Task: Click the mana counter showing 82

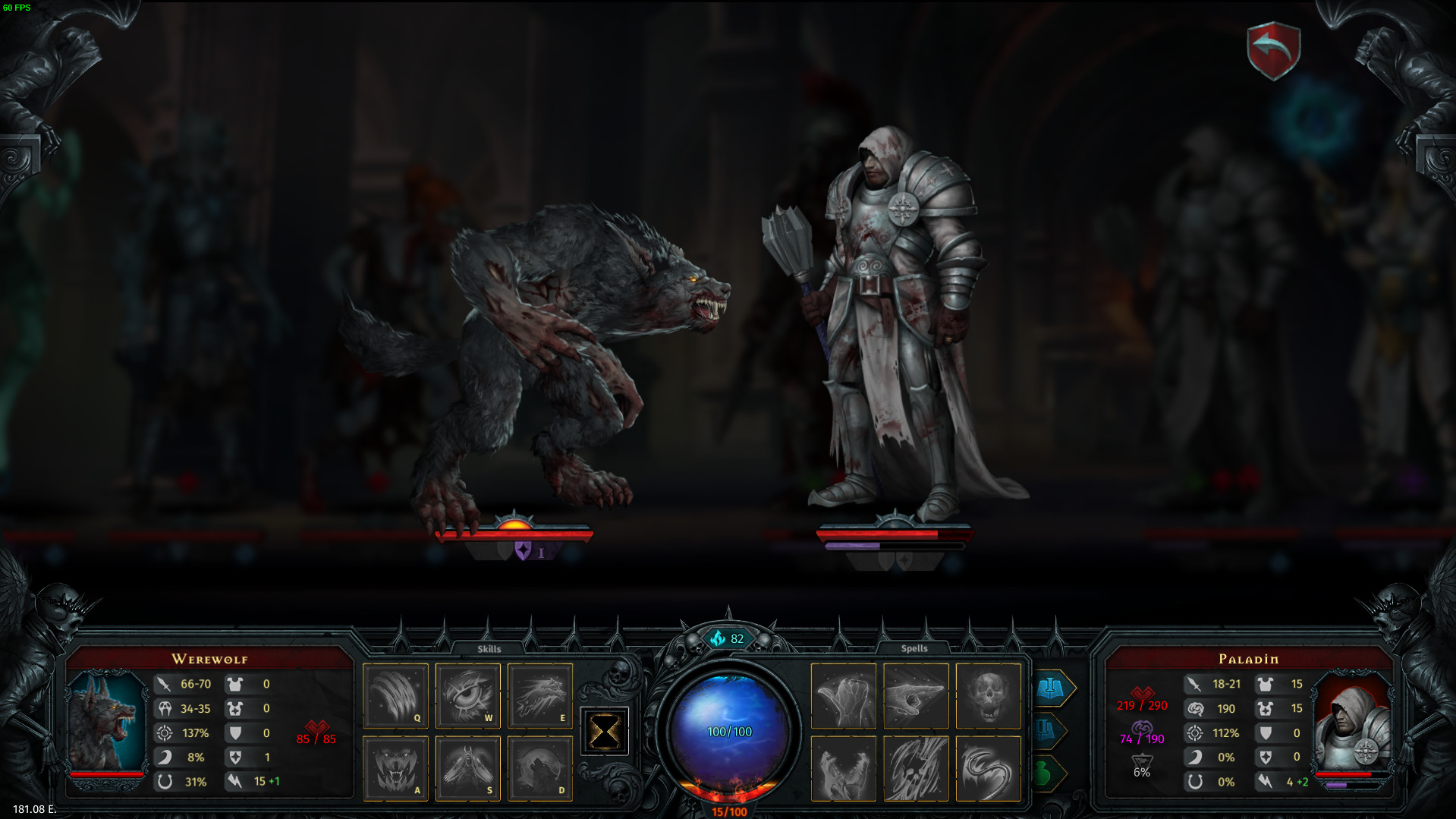Action: point(729,640)
